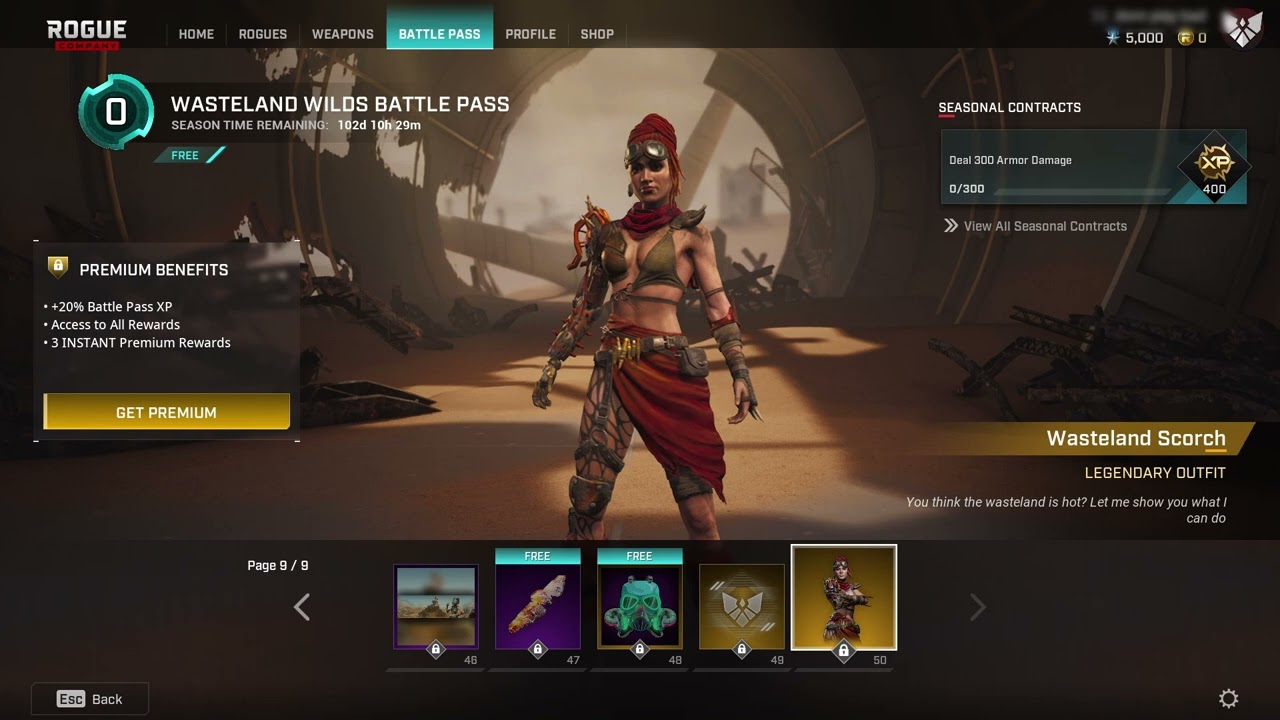Click the Rogue Company logo
1280x720 pixels.
coord(87,34)
